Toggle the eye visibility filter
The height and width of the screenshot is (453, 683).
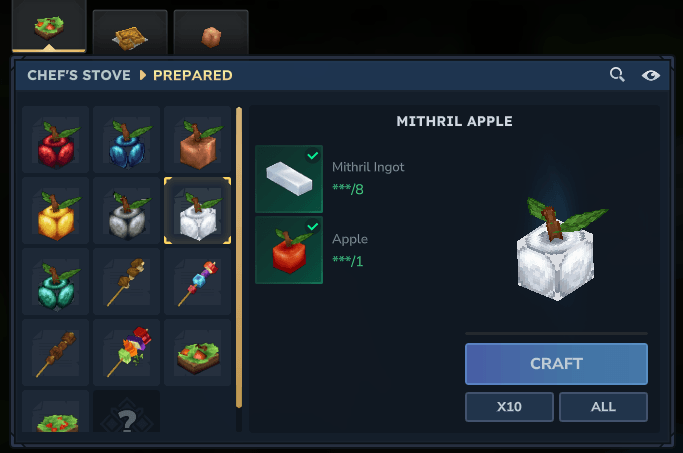click(651, 75)
